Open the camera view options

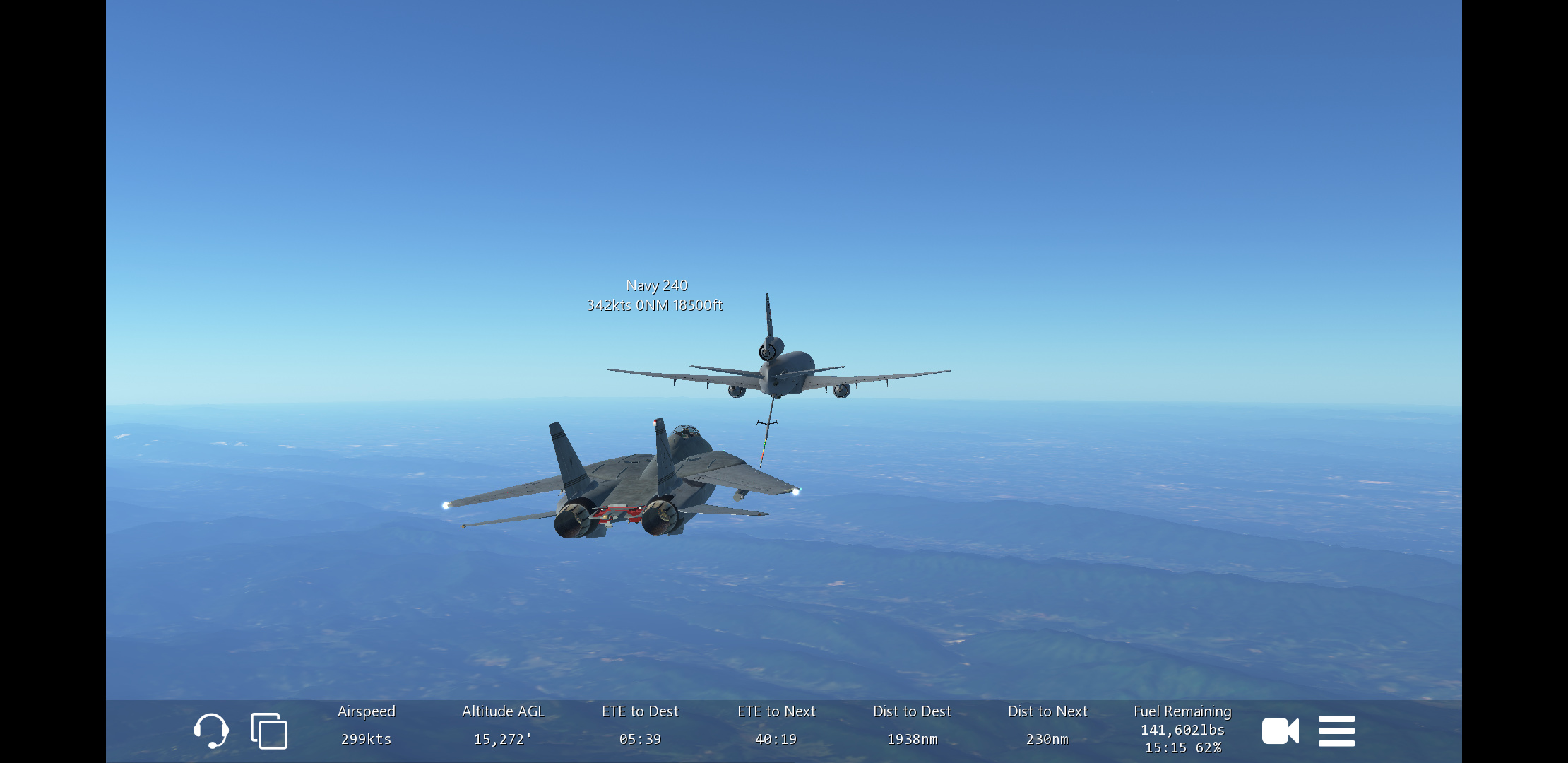[1280, 731]
